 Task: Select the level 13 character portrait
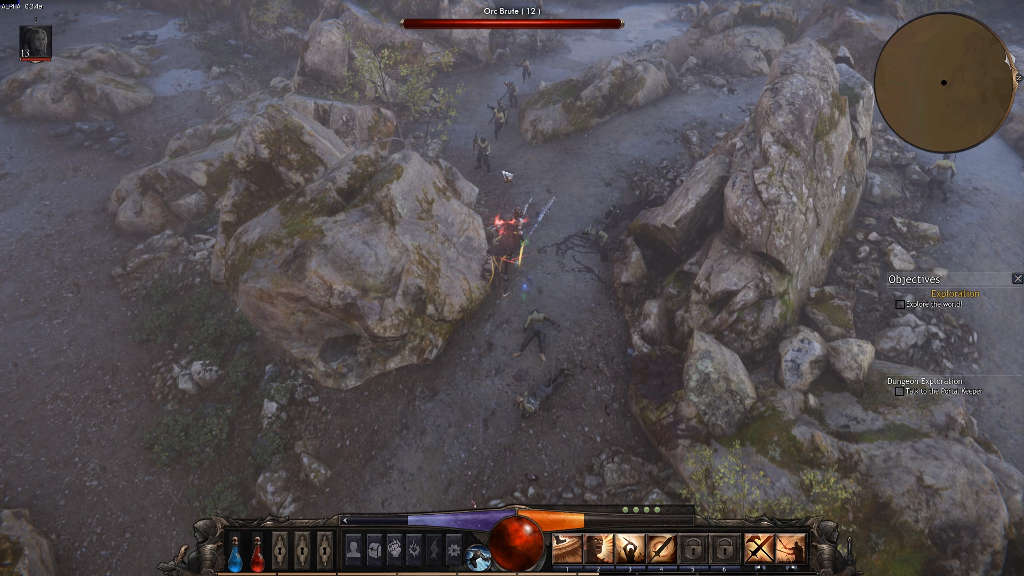pyautogui.click(x=35, y=42)
